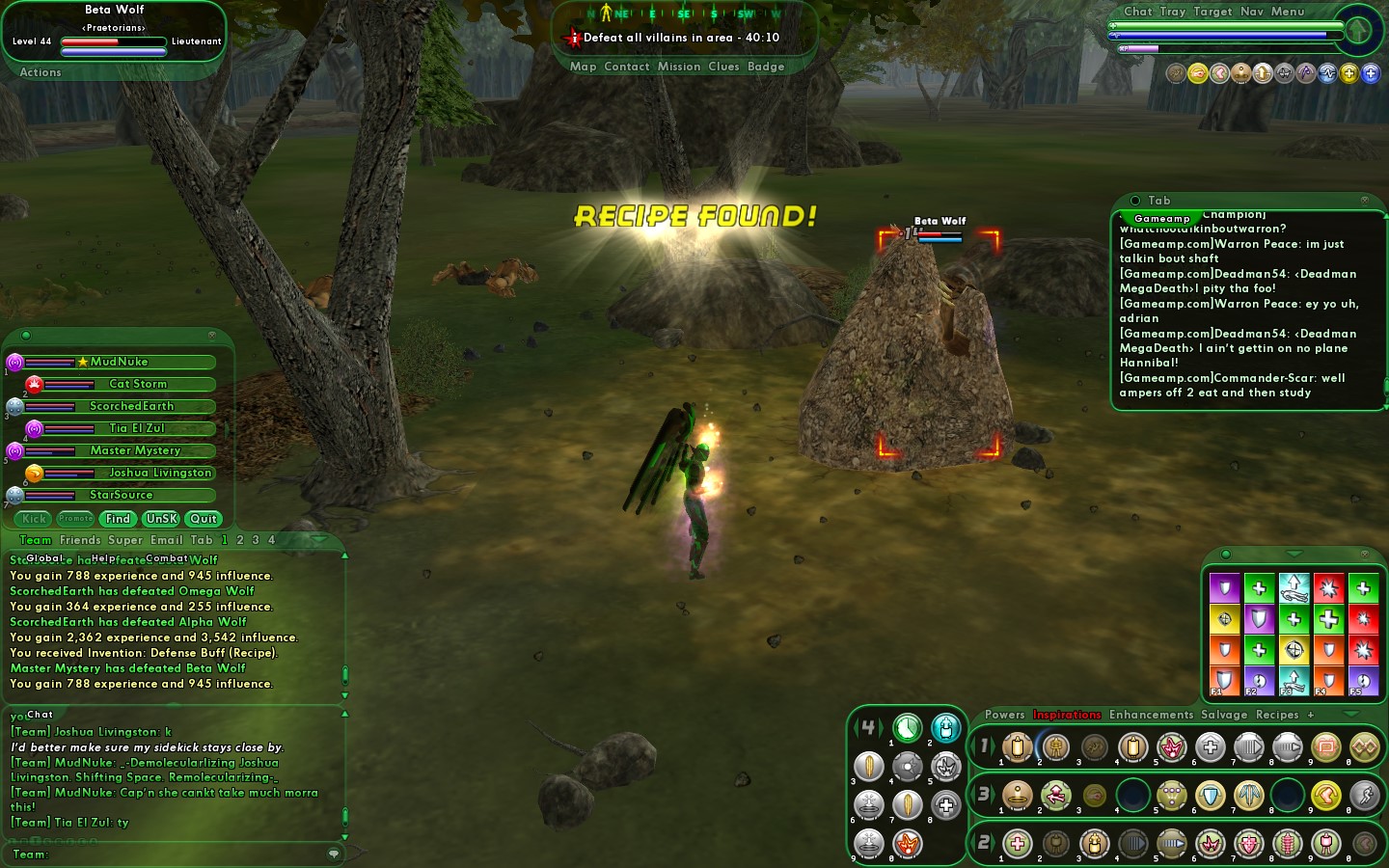Open the target Actions menu

[x=41, y=72]
